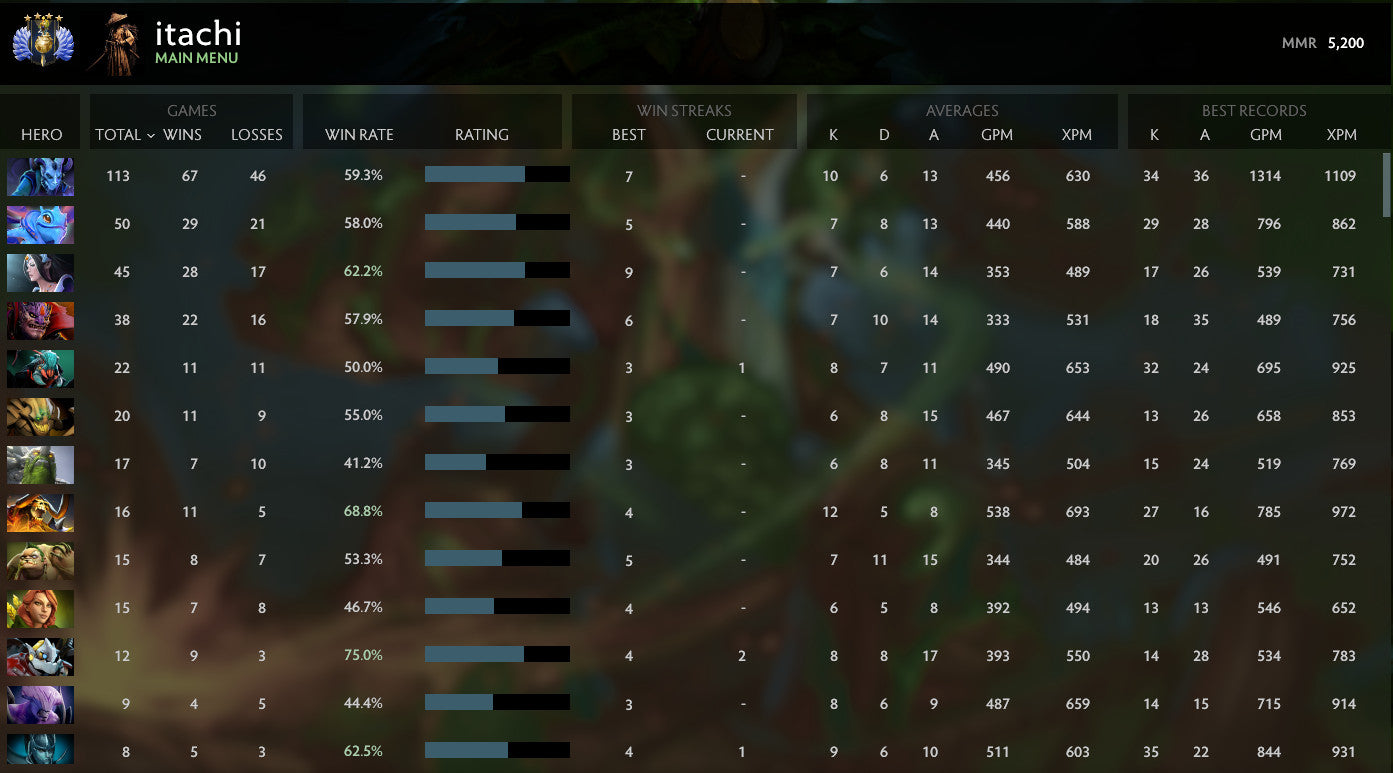Click the GPM header under AVERAGES
The width and height of the screenshot is (1393, 773).
(998, 135)
